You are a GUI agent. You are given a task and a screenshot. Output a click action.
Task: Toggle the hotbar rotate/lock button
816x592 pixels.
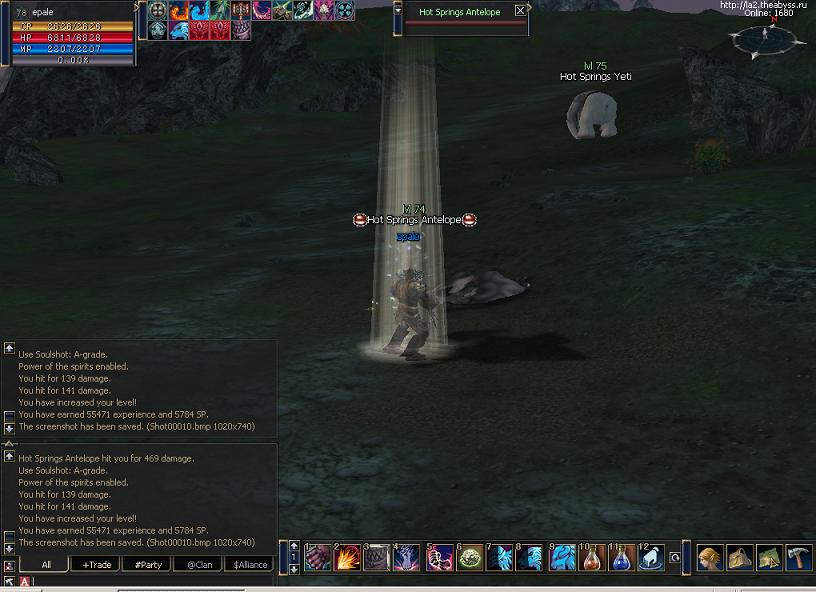[x=675, y=558]
